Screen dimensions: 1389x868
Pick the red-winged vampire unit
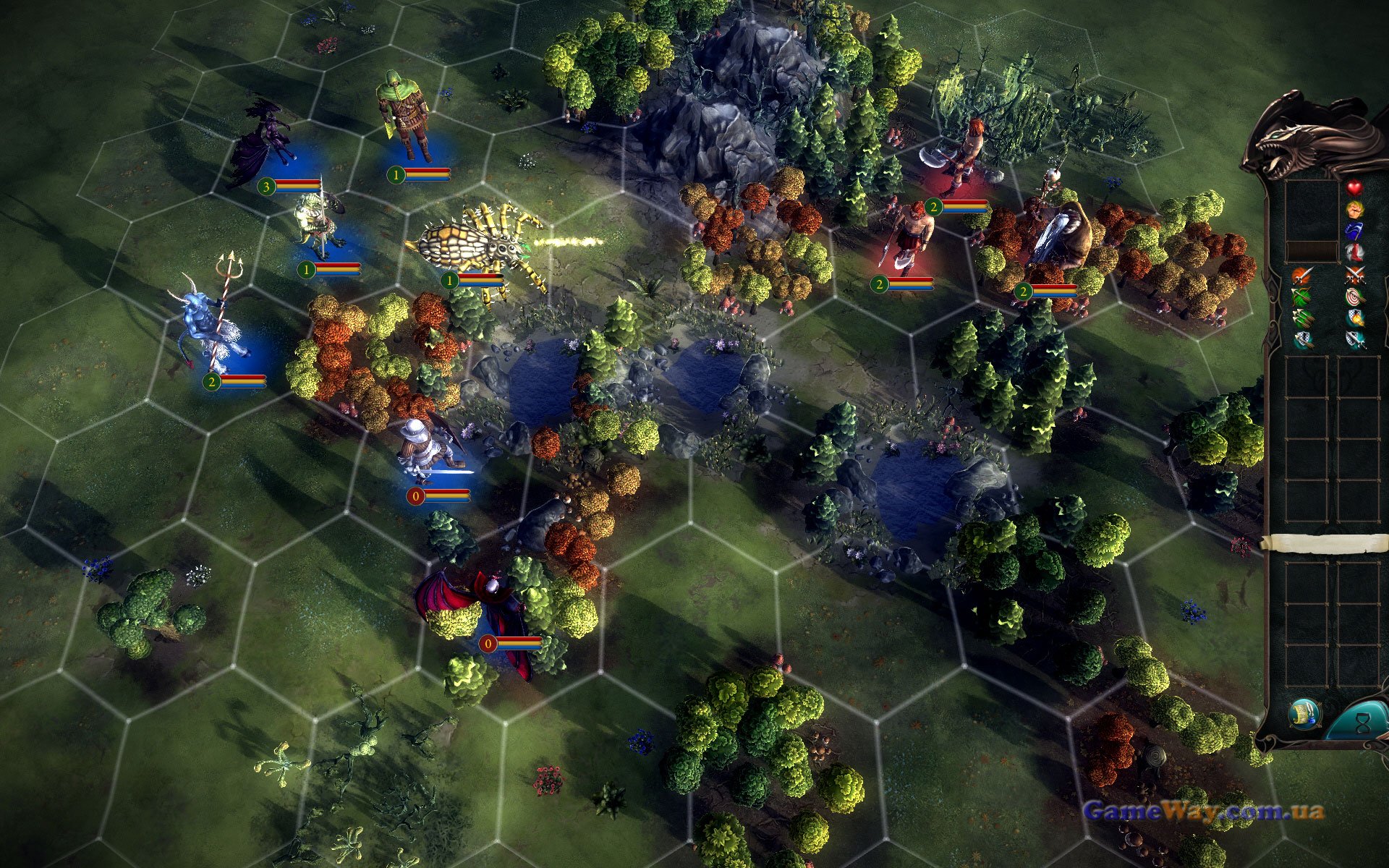[x=477, y=608]
